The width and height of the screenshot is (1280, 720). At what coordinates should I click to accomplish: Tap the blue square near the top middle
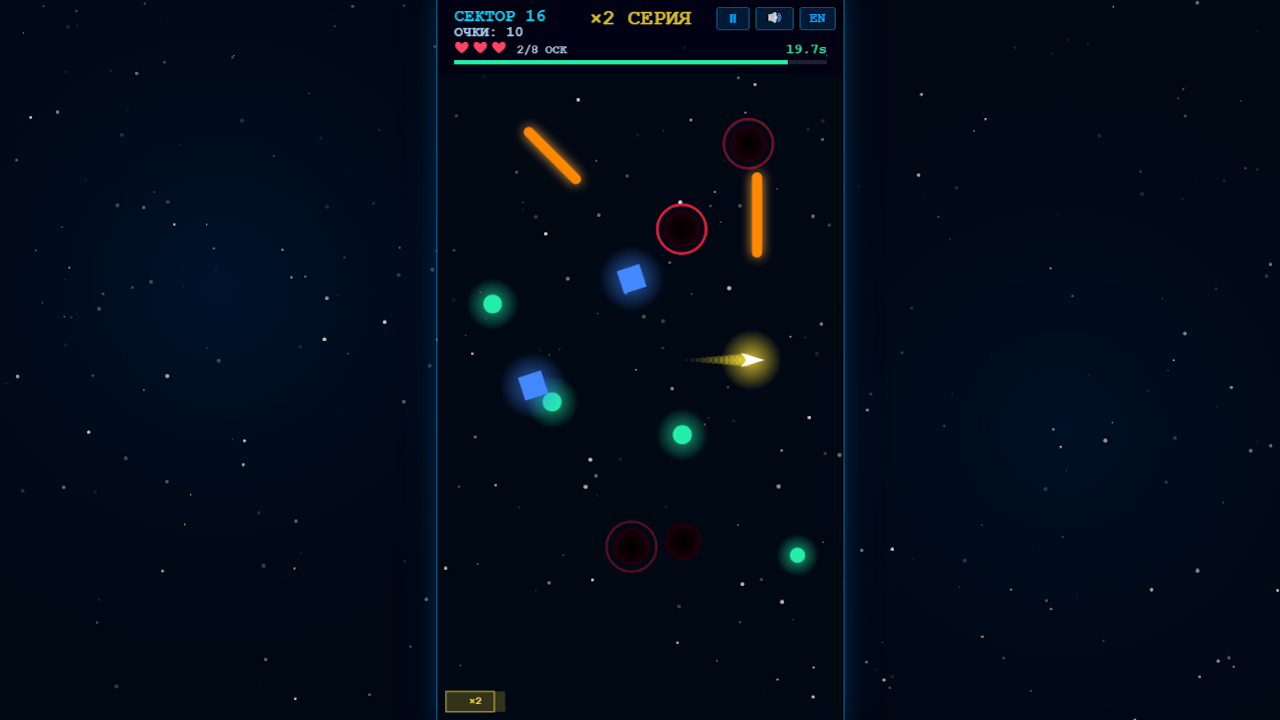tap(630, 277)
